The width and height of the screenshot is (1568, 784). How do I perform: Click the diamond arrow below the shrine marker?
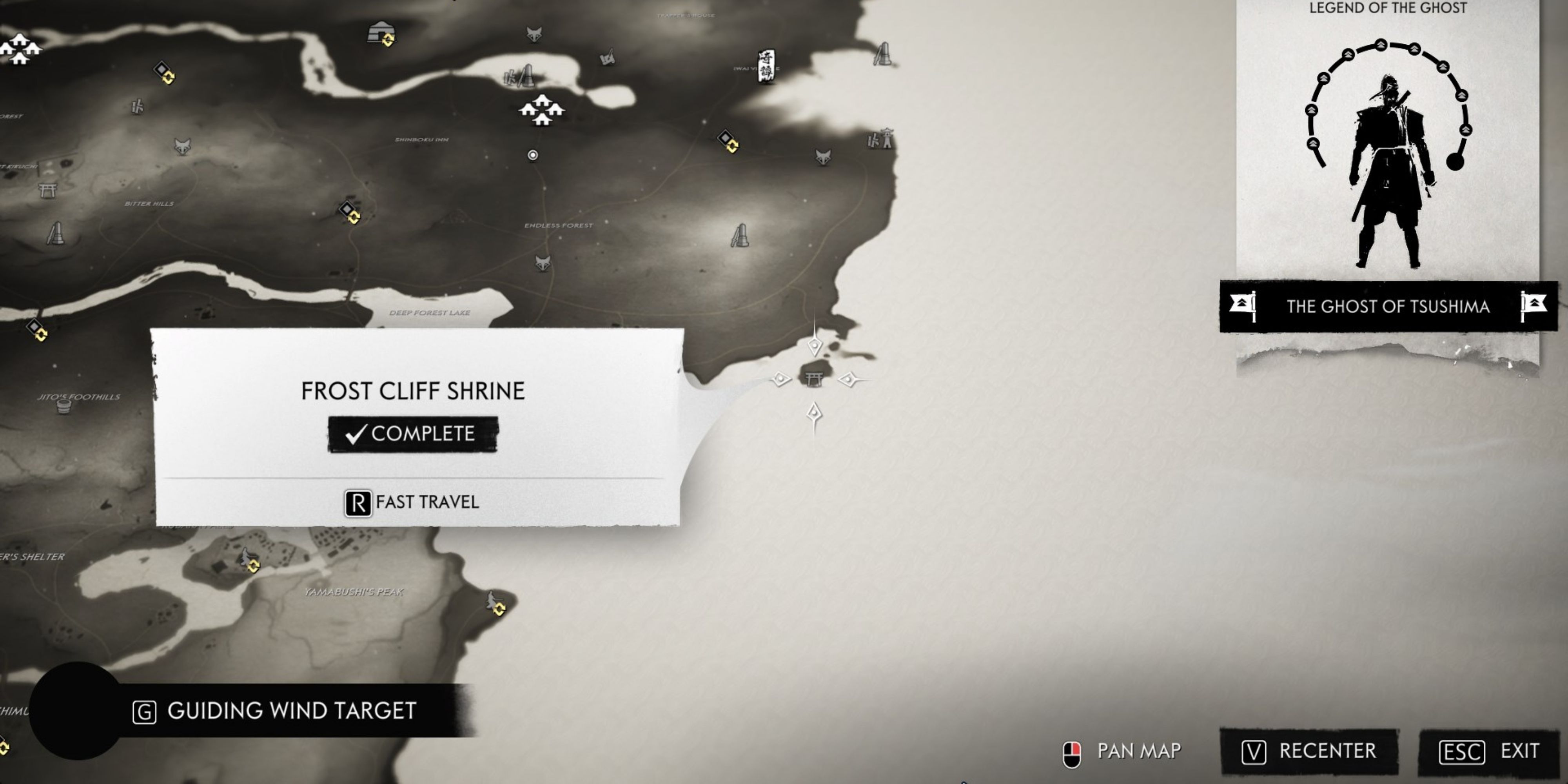(x=815, y=413)
